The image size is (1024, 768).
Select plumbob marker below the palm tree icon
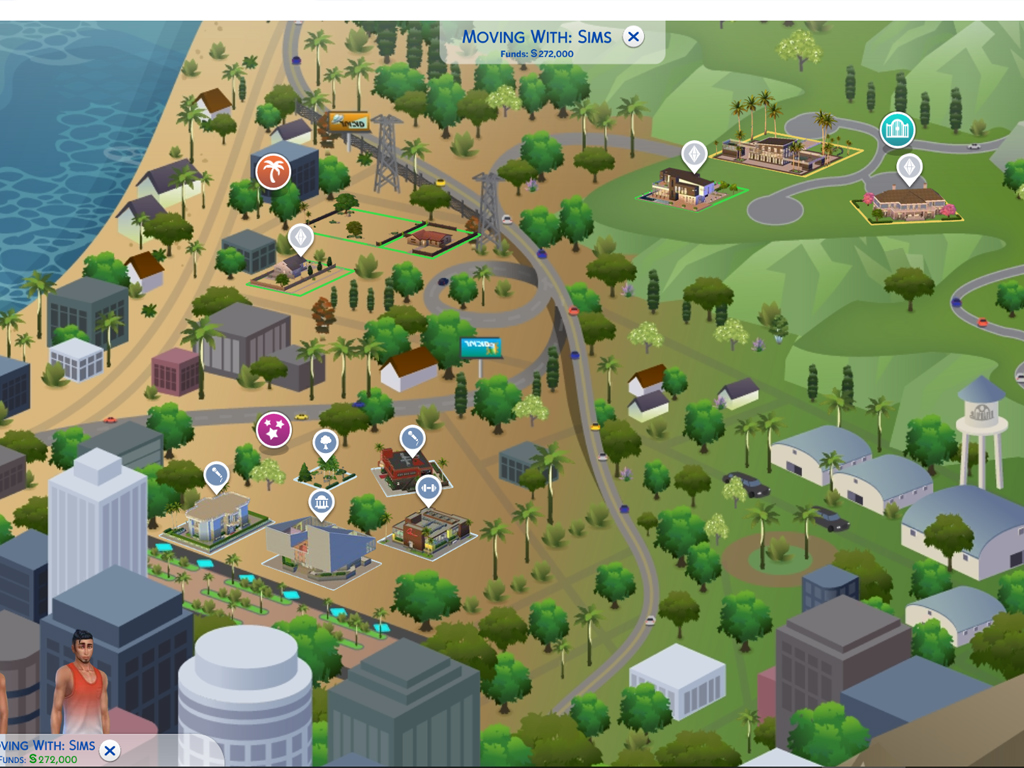301,238
